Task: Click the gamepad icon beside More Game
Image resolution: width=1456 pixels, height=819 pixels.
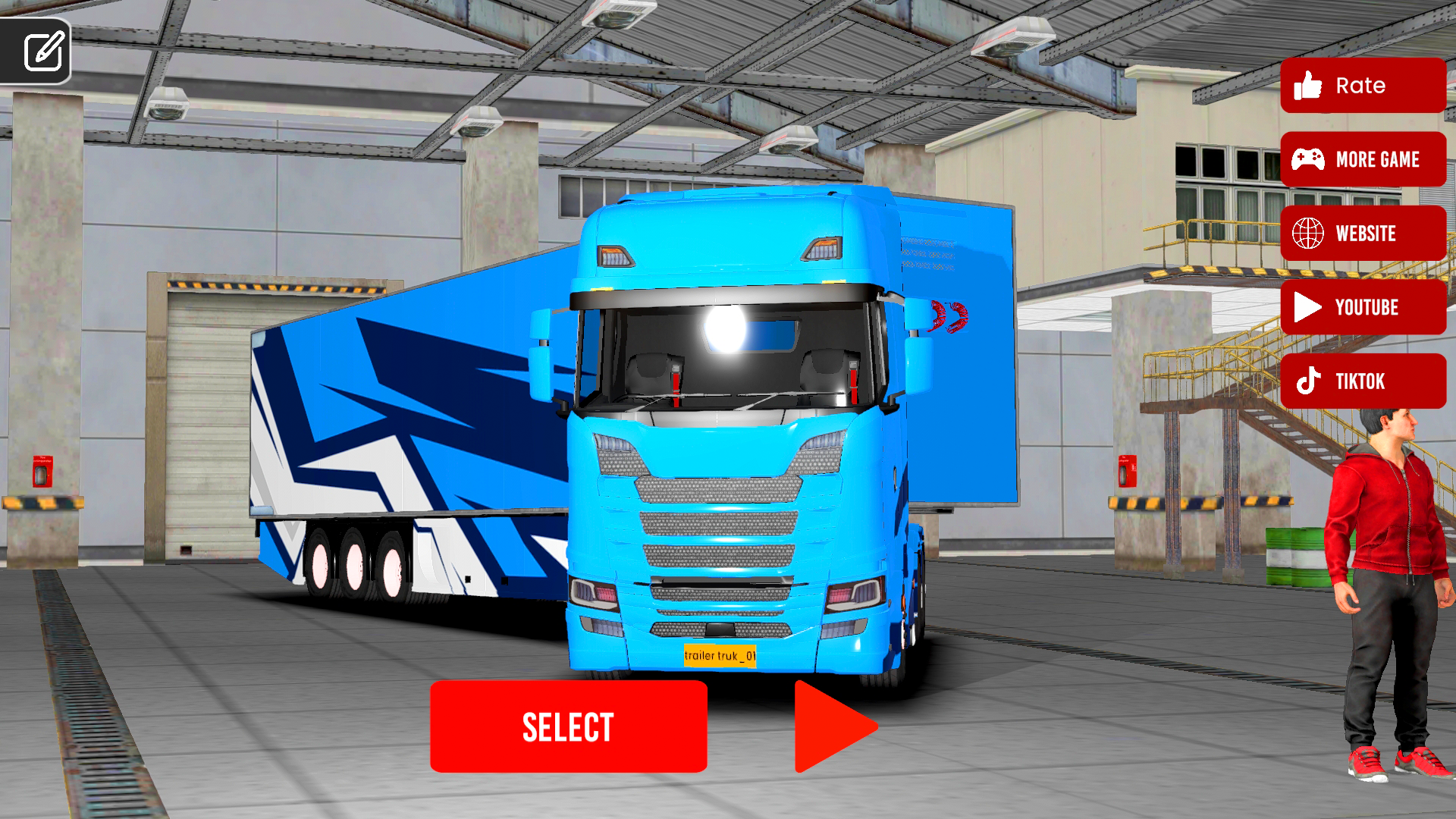Action: click(x=1310, y=160)
